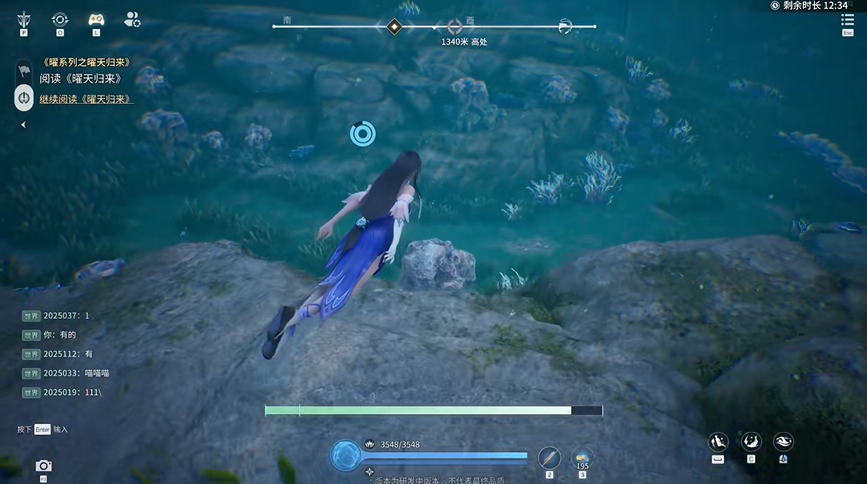The width and height of the screenshot is (867, 484).
Task: Open the social friends icon
Action: click(x=132, y=19)
